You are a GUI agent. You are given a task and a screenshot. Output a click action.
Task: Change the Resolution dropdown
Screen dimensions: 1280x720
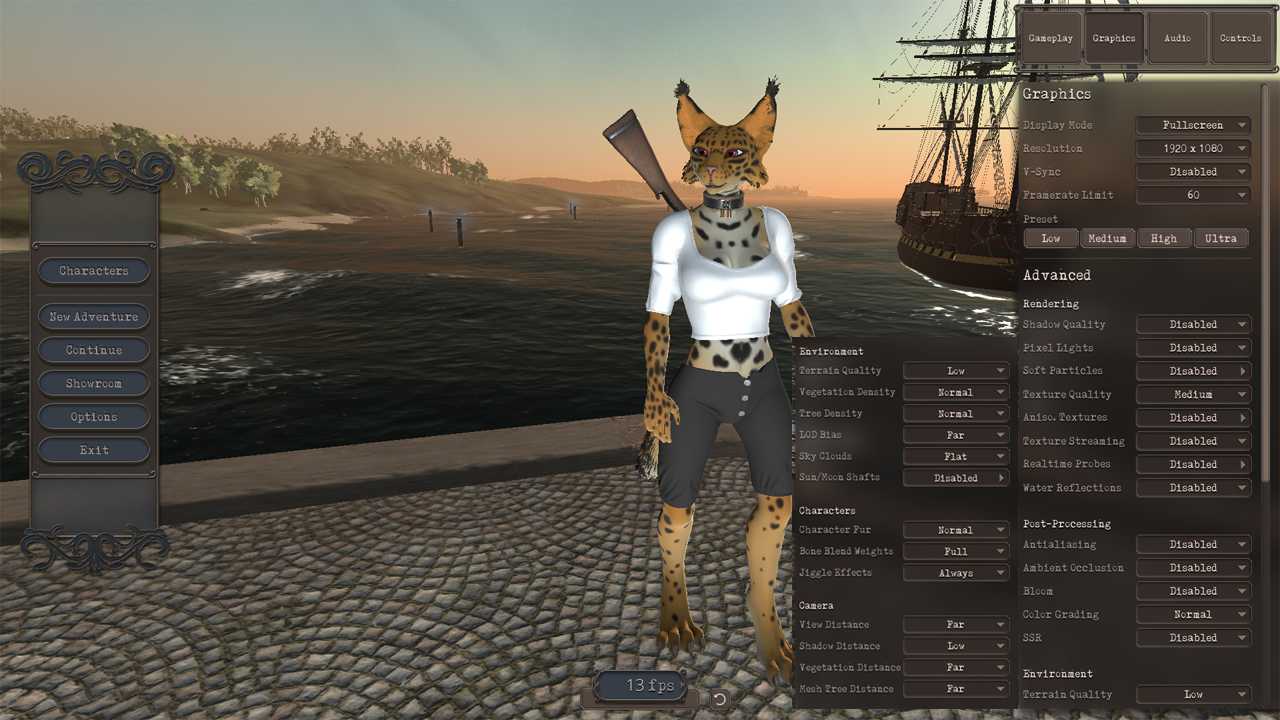pyautogui.click(x=1193, y=148)
